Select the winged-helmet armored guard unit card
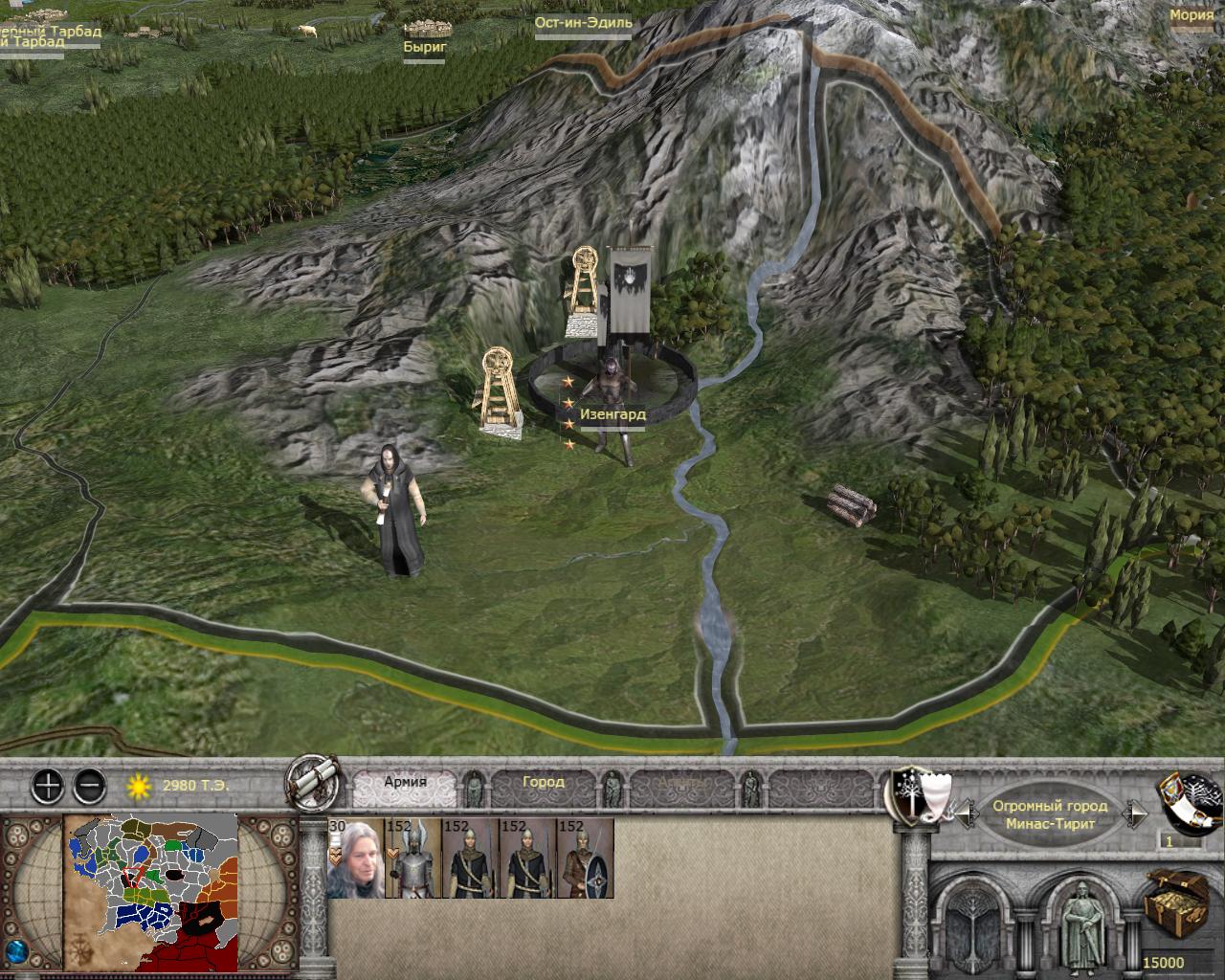 [412, 858]
